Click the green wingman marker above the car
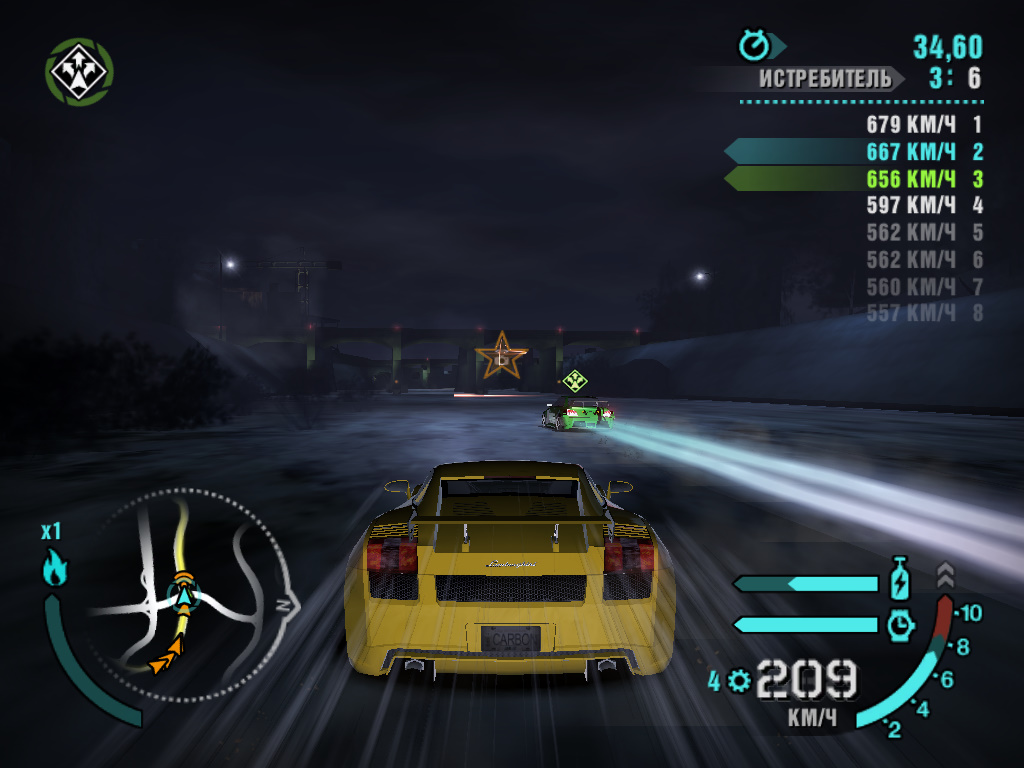This screenshot has width=1024, height=768. click(574, 380)
